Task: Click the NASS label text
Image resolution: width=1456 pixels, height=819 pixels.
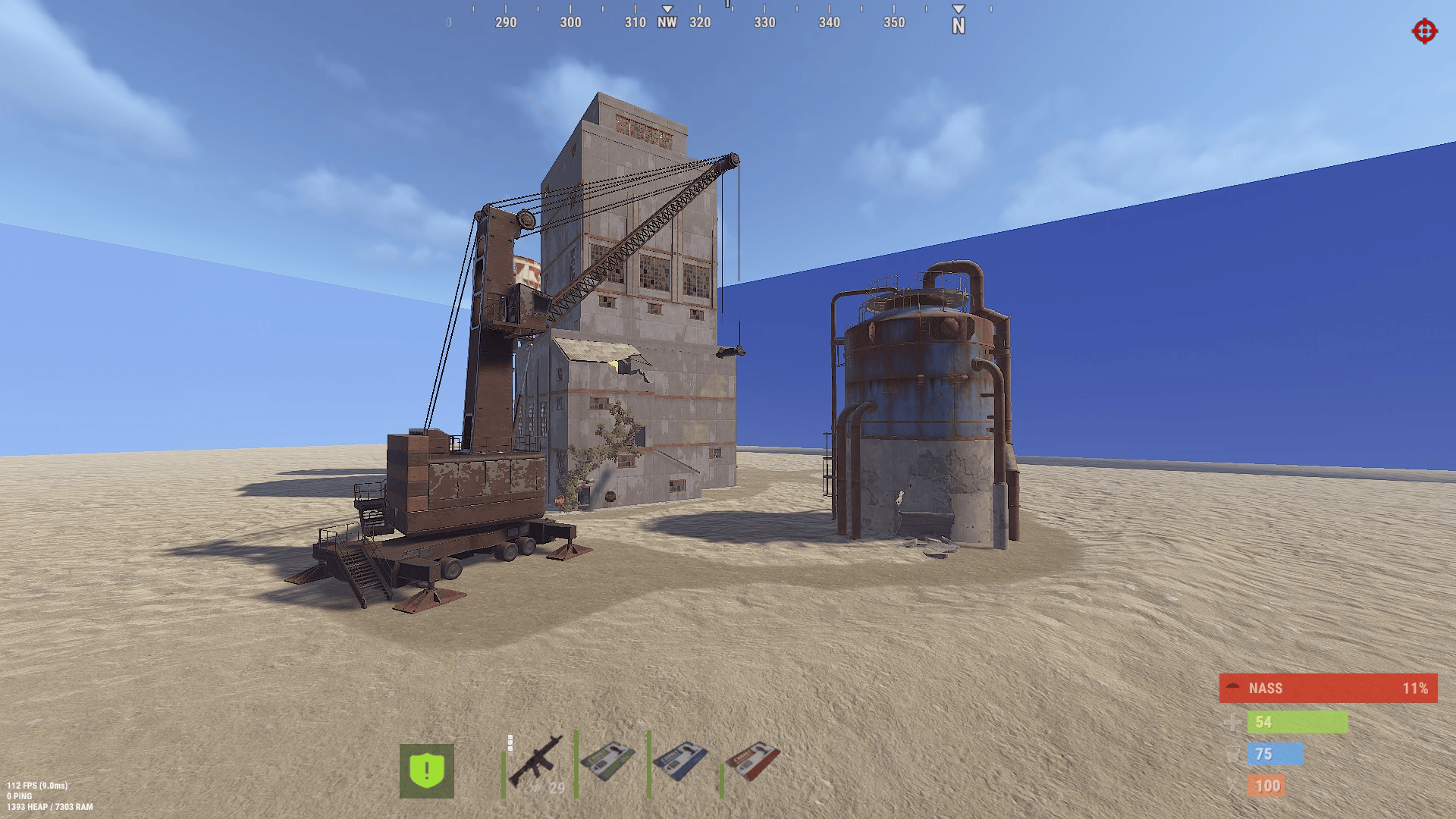Action: coord(1265,688)
